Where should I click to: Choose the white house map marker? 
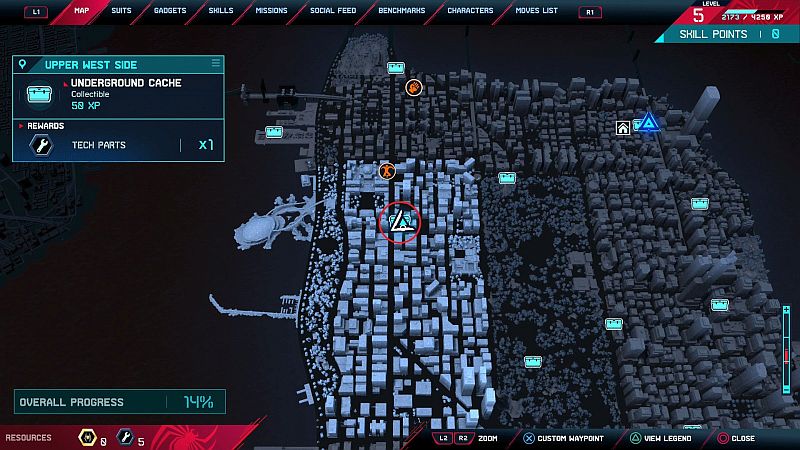coord(623,127)
